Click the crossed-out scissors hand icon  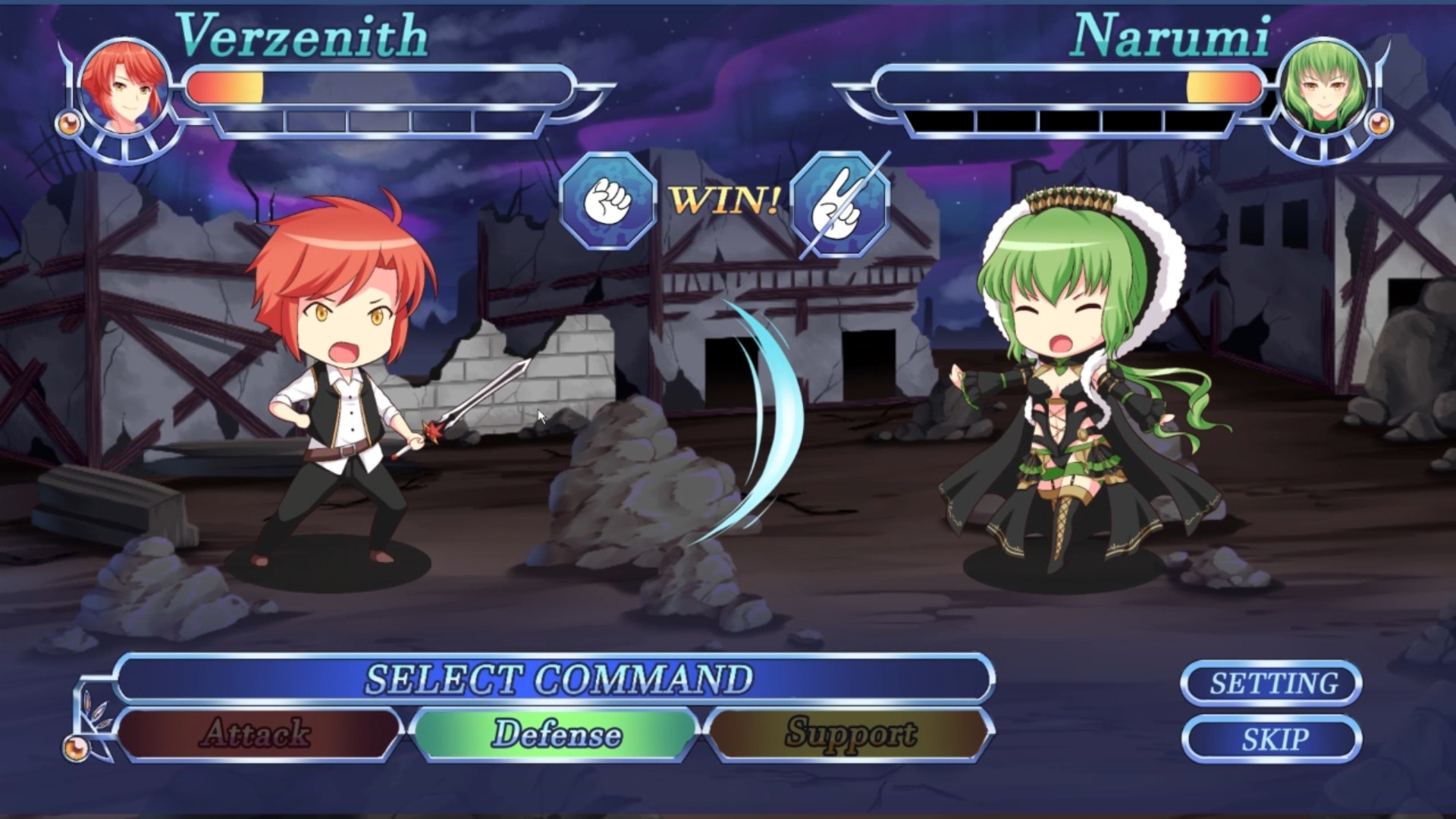click(x=839, y=206)
